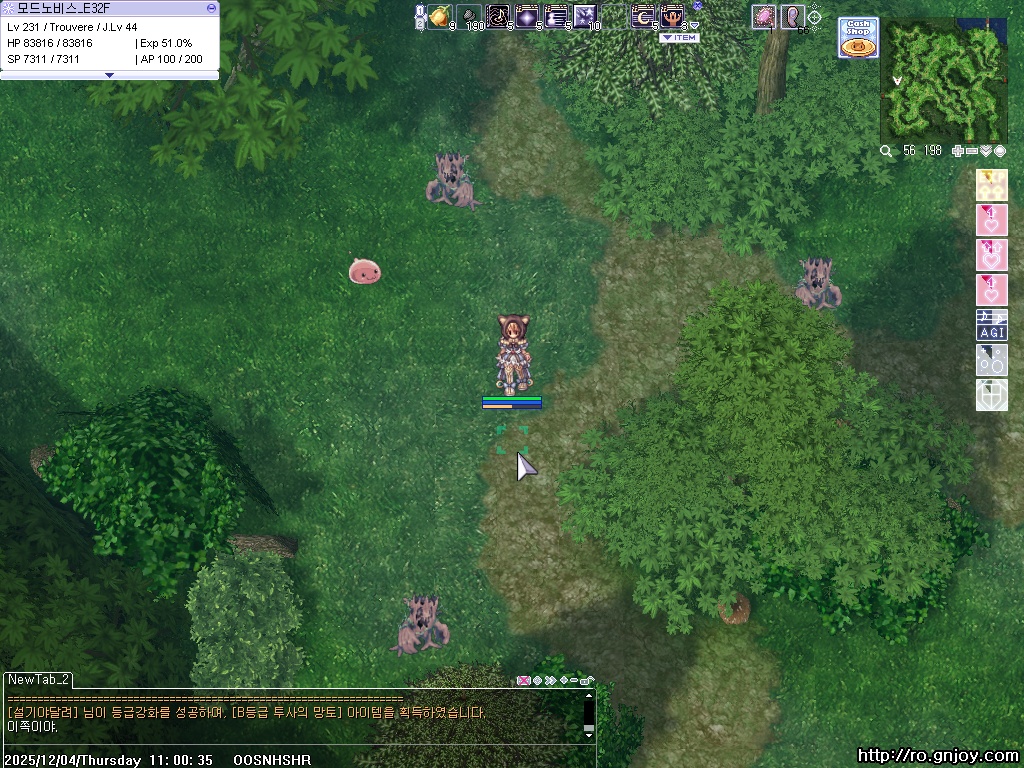Activate the crescent moon skill icon
Viewport: 1024px width, 768px height.
click(x=643, y=16)
